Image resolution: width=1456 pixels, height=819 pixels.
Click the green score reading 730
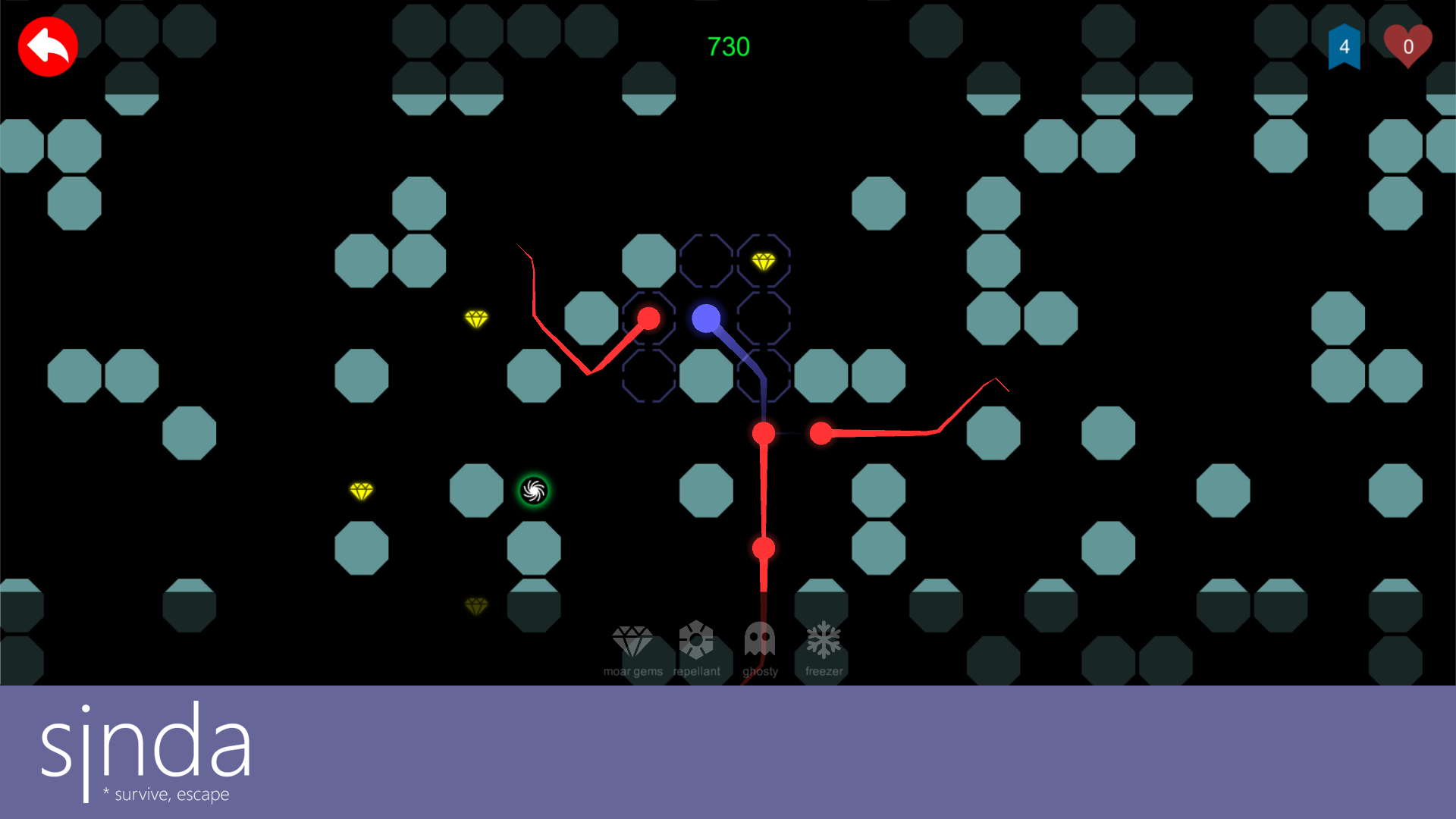pyautogui.click(x=727, y=45)
